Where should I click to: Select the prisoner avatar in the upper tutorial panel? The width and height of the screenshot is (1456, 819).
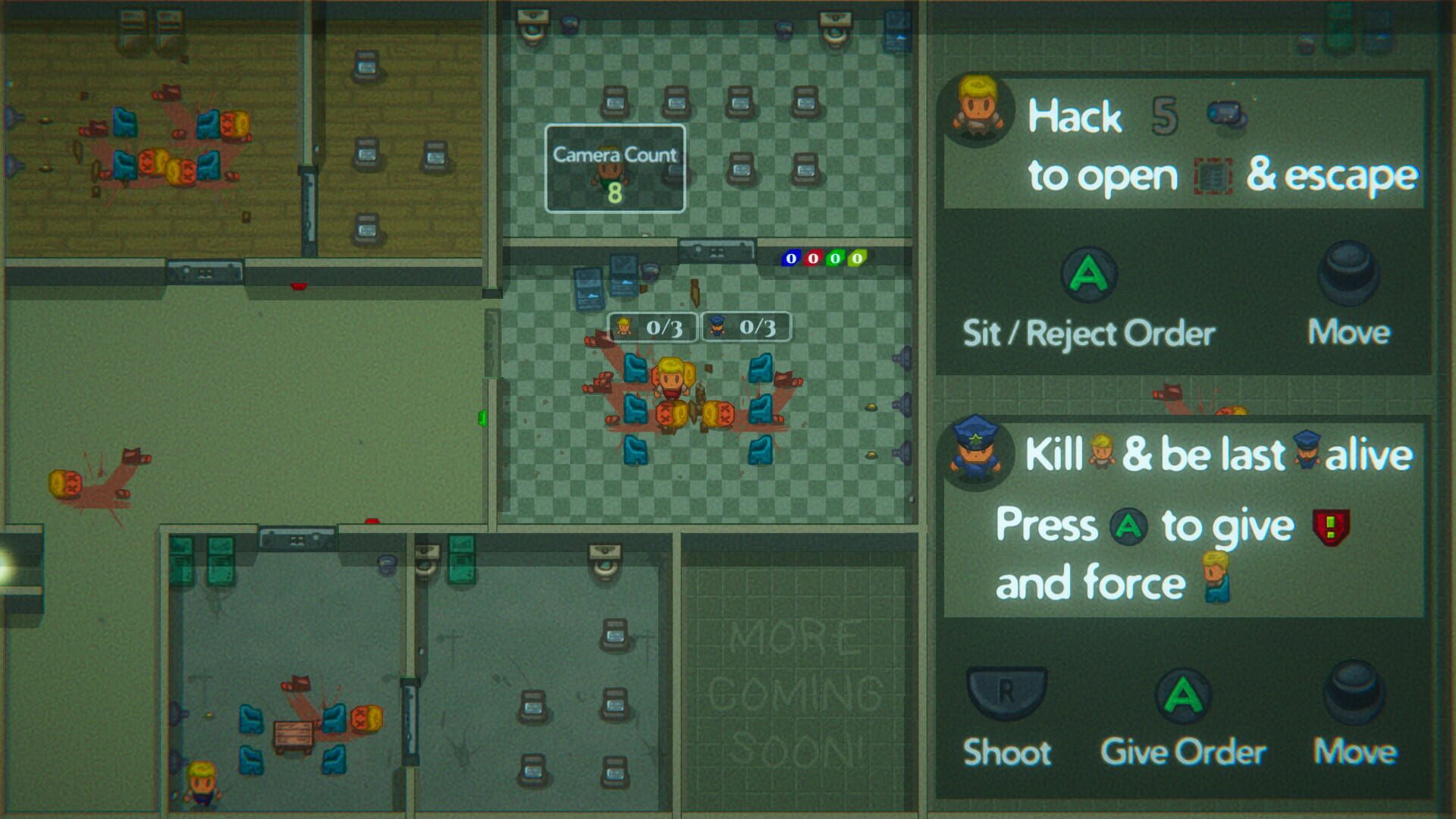978,110
